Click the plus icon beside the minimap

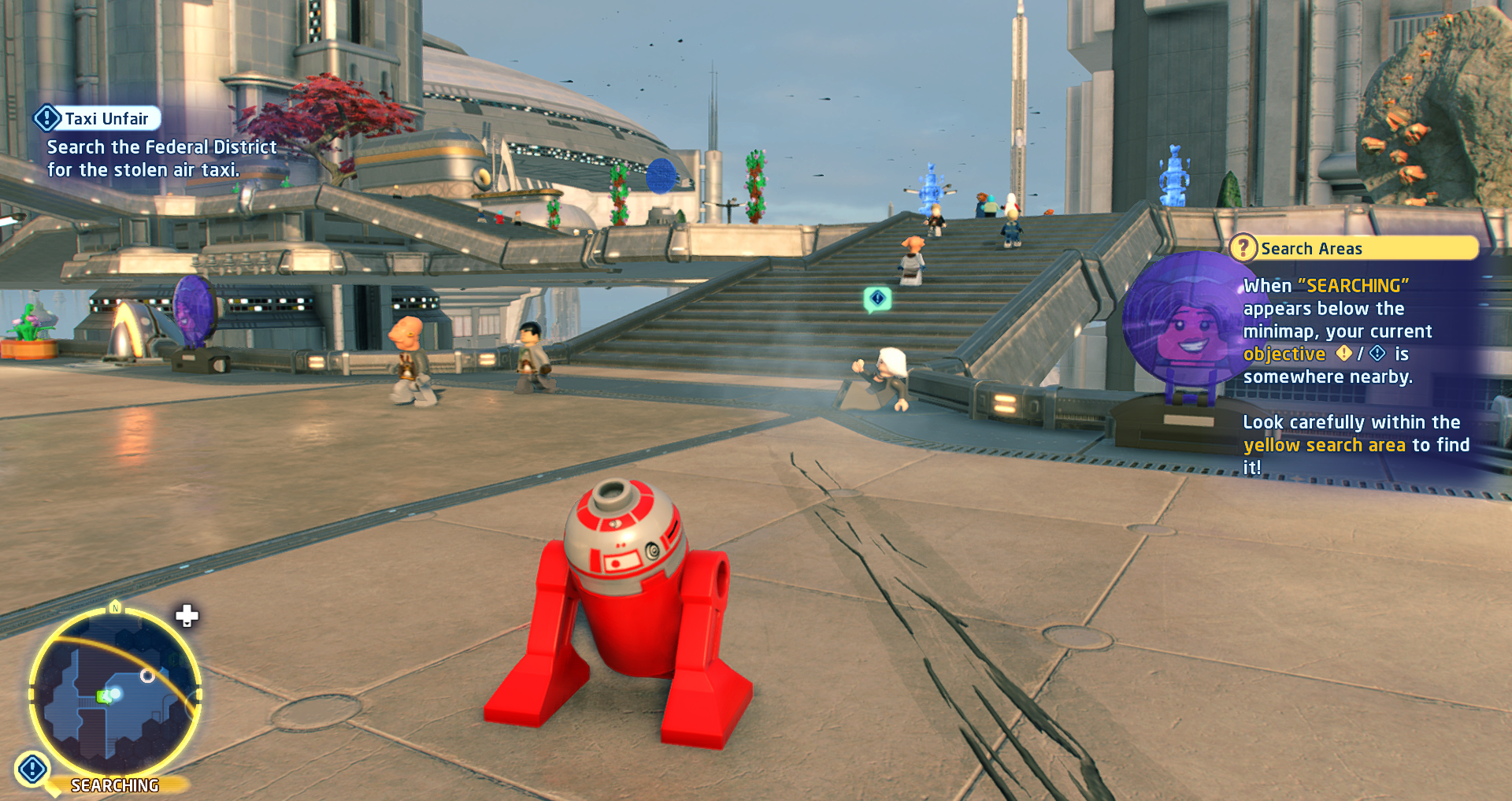[x=187, y=616]
